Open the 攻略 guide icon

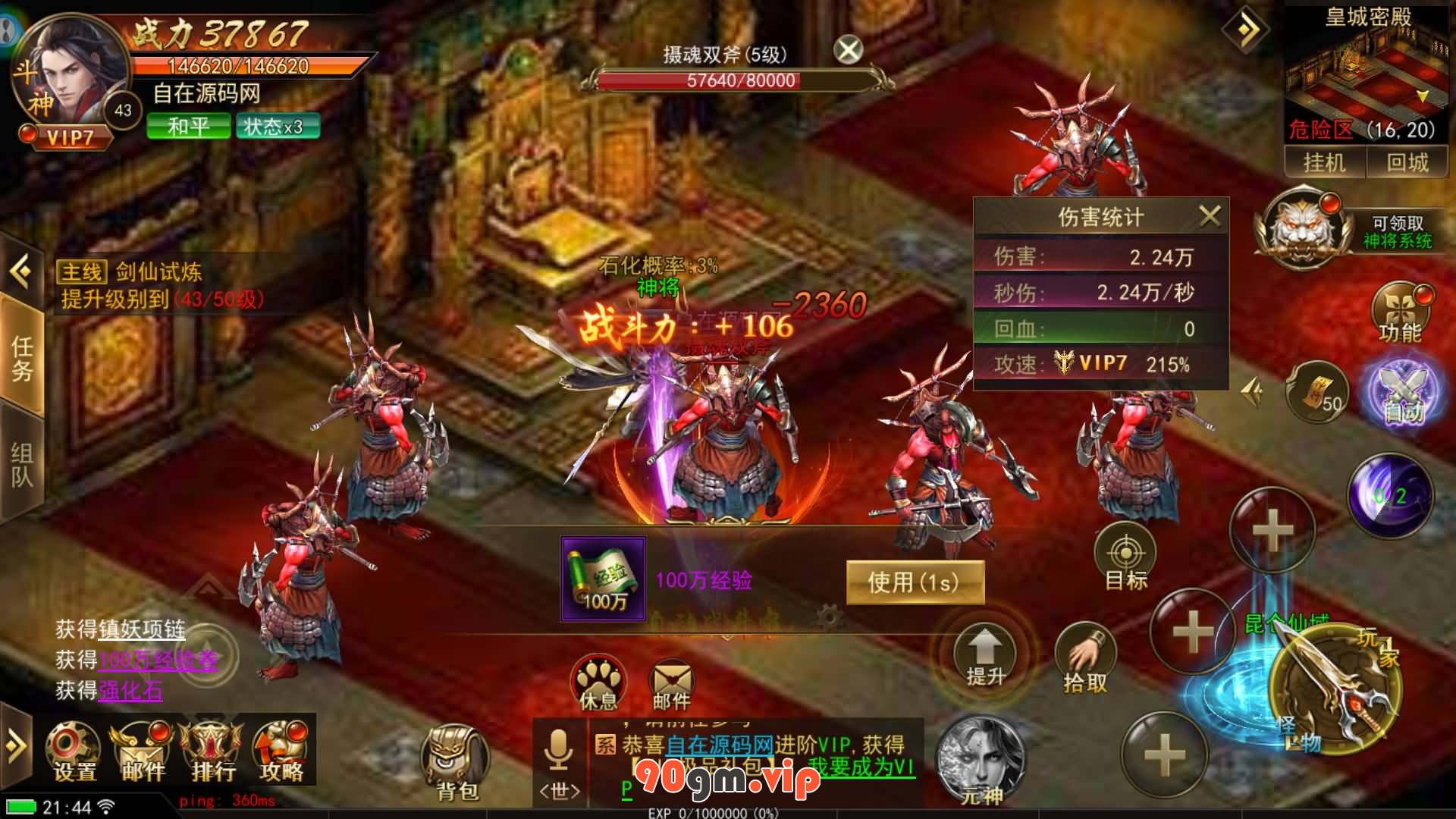pos(281,752)
